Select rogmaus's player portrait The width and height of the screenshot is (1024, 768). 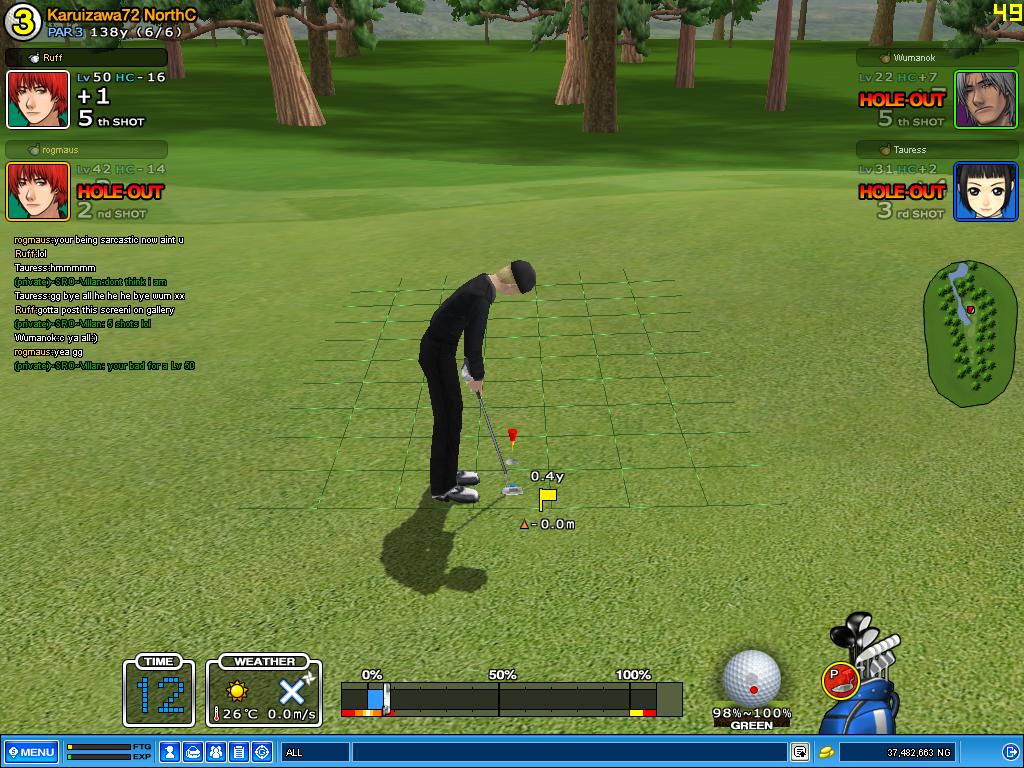click(38, 191)
